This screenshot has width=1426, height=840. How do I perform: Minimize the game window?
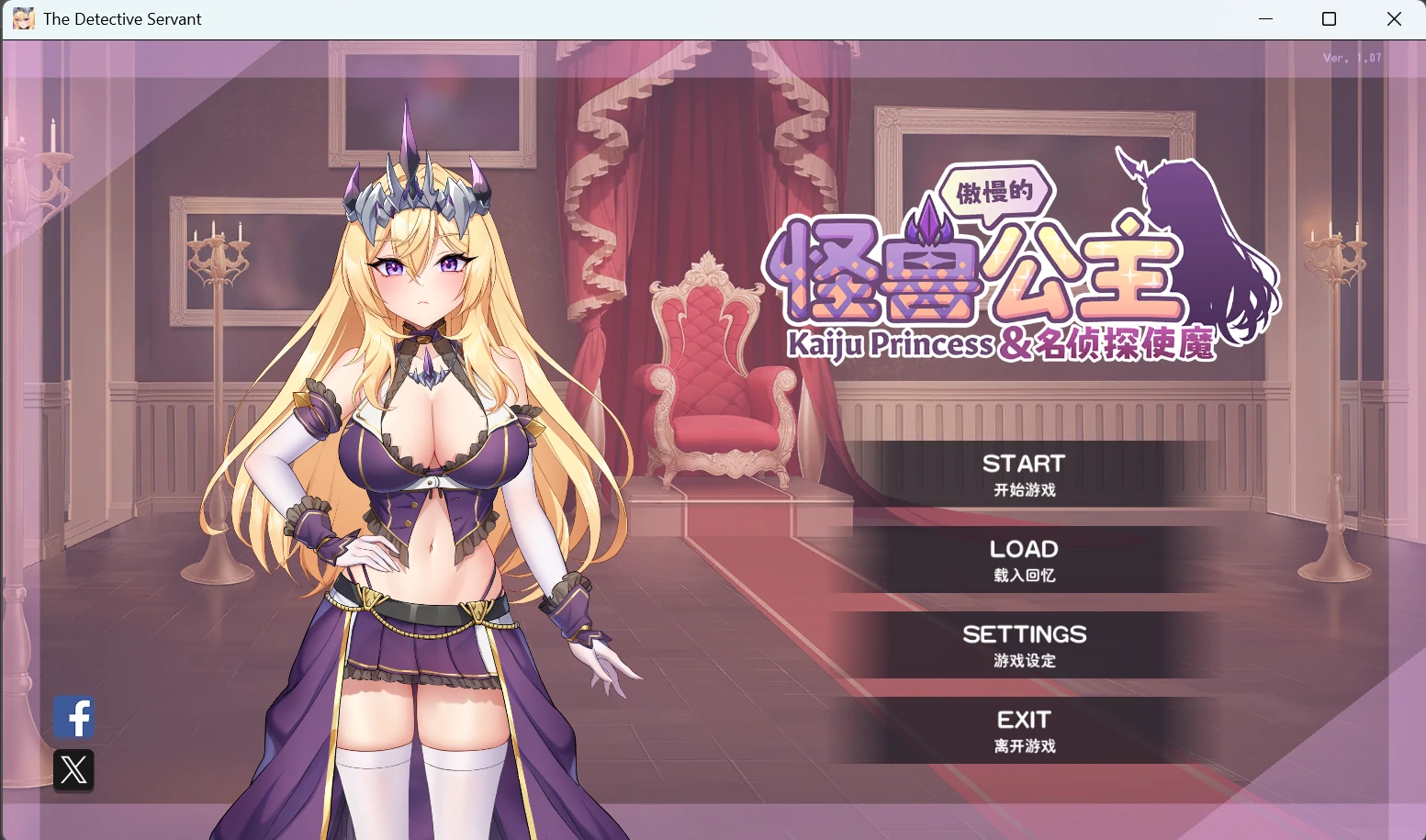tap(1265, 18)
